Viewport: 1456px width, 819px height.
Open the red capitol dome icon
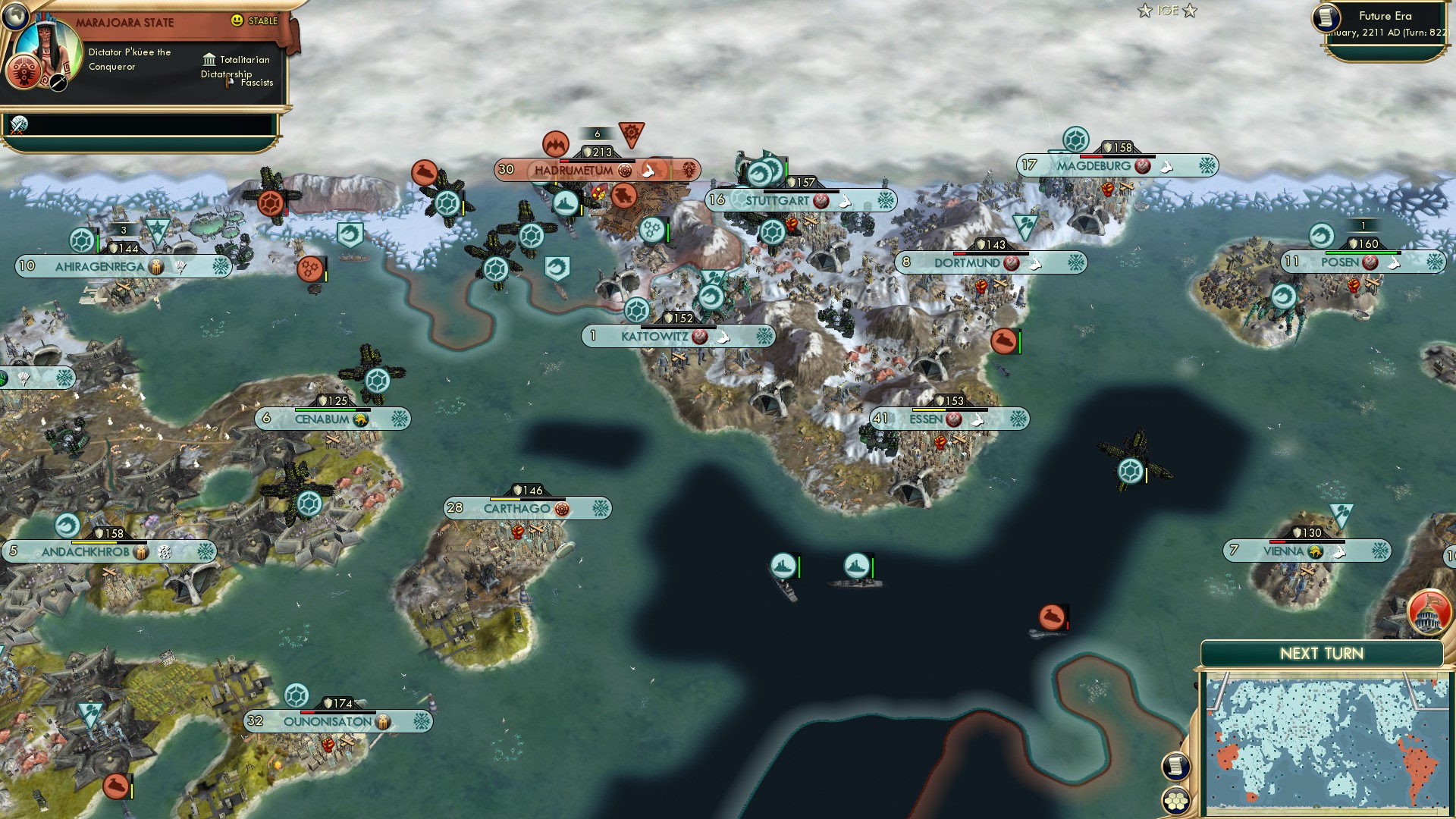(x=1429, y=613)
